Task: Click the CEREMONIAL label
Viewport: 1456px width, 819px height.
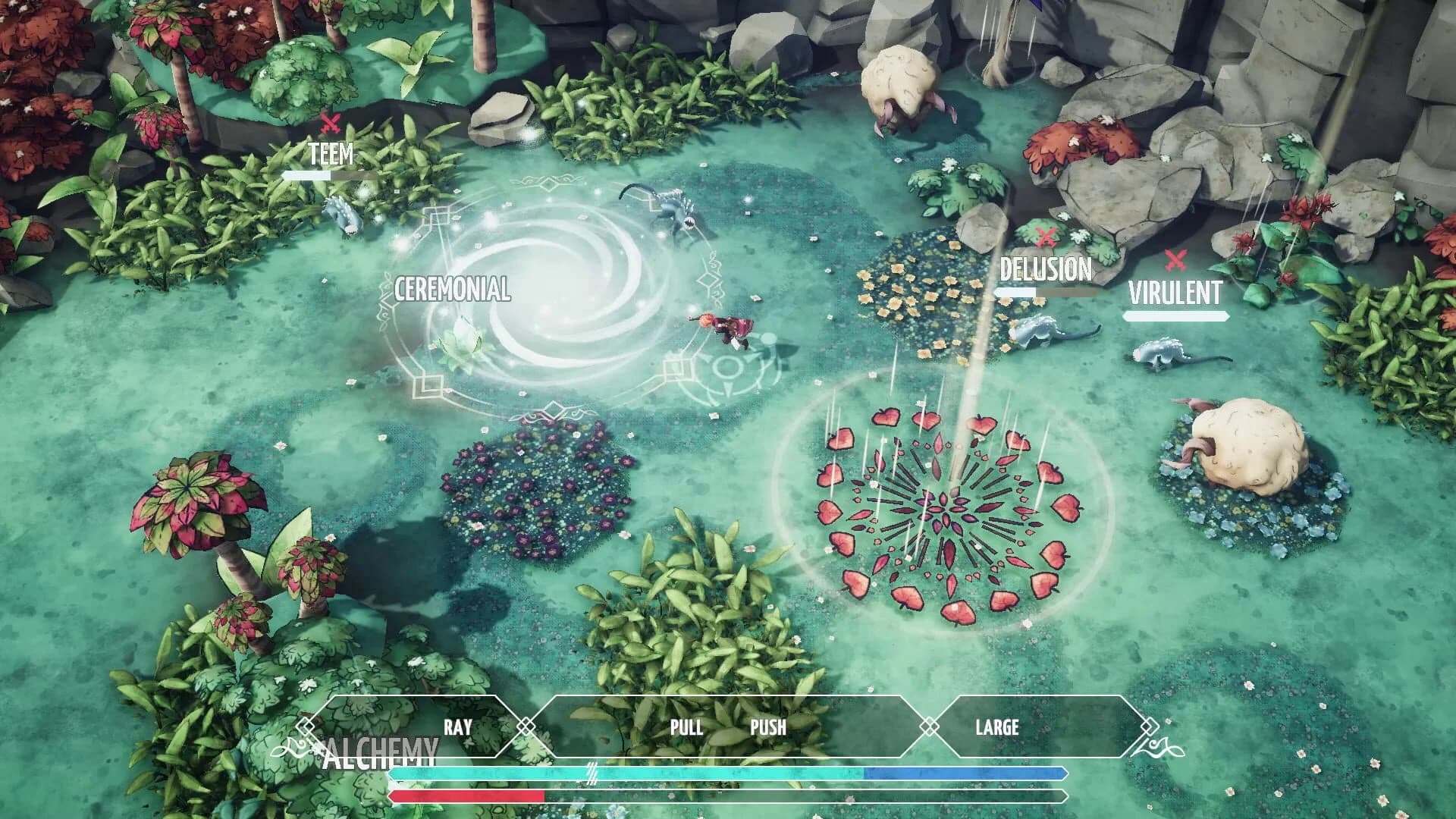Action: tap(450, 289)
